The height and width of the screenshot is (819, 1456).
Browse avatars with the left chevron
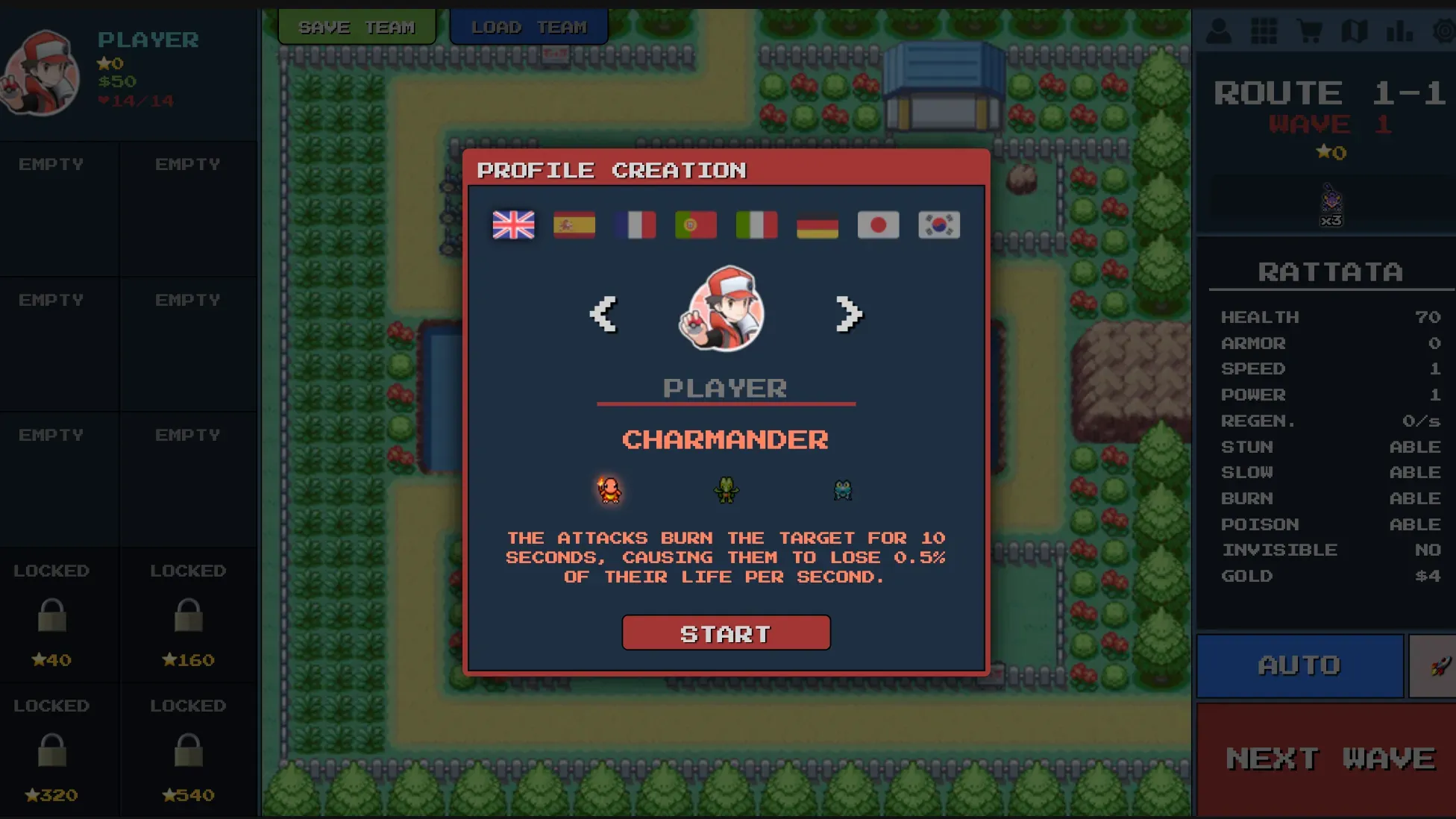605,313
